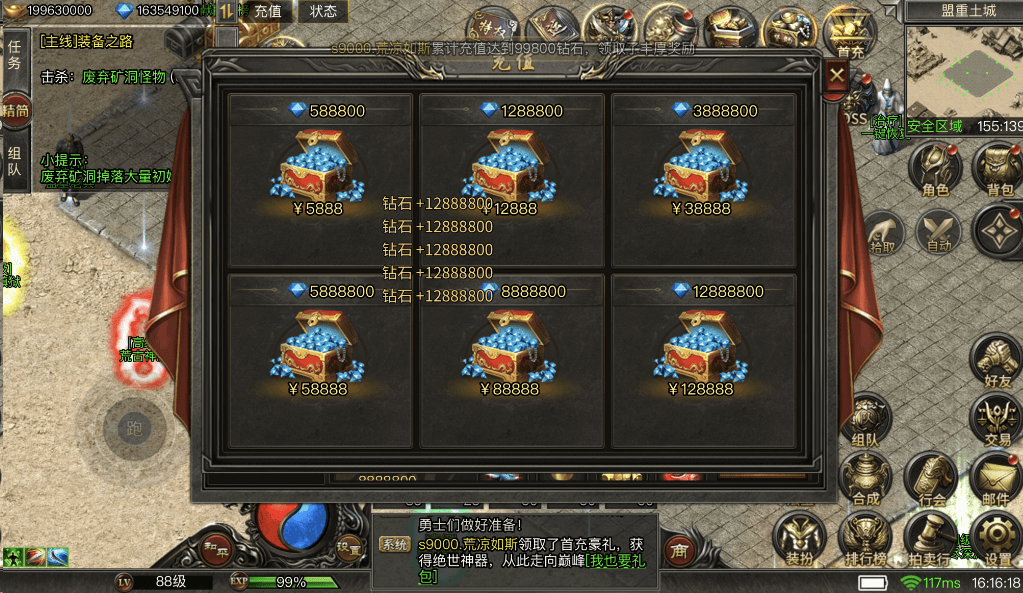Buy the ¥88888 diamond pack
Image resolution: width=1023 pixels, height=593 pixels.
click(512, 352)
